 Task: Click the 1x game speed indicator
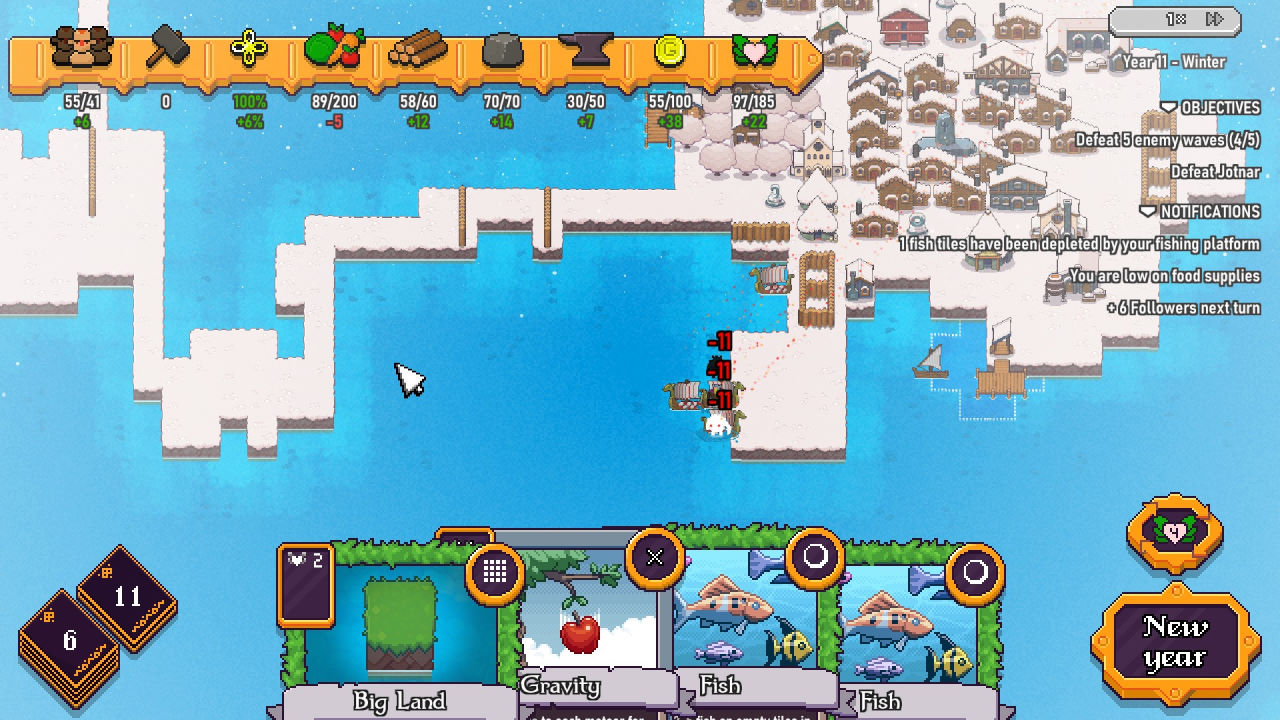[1176, 19]
